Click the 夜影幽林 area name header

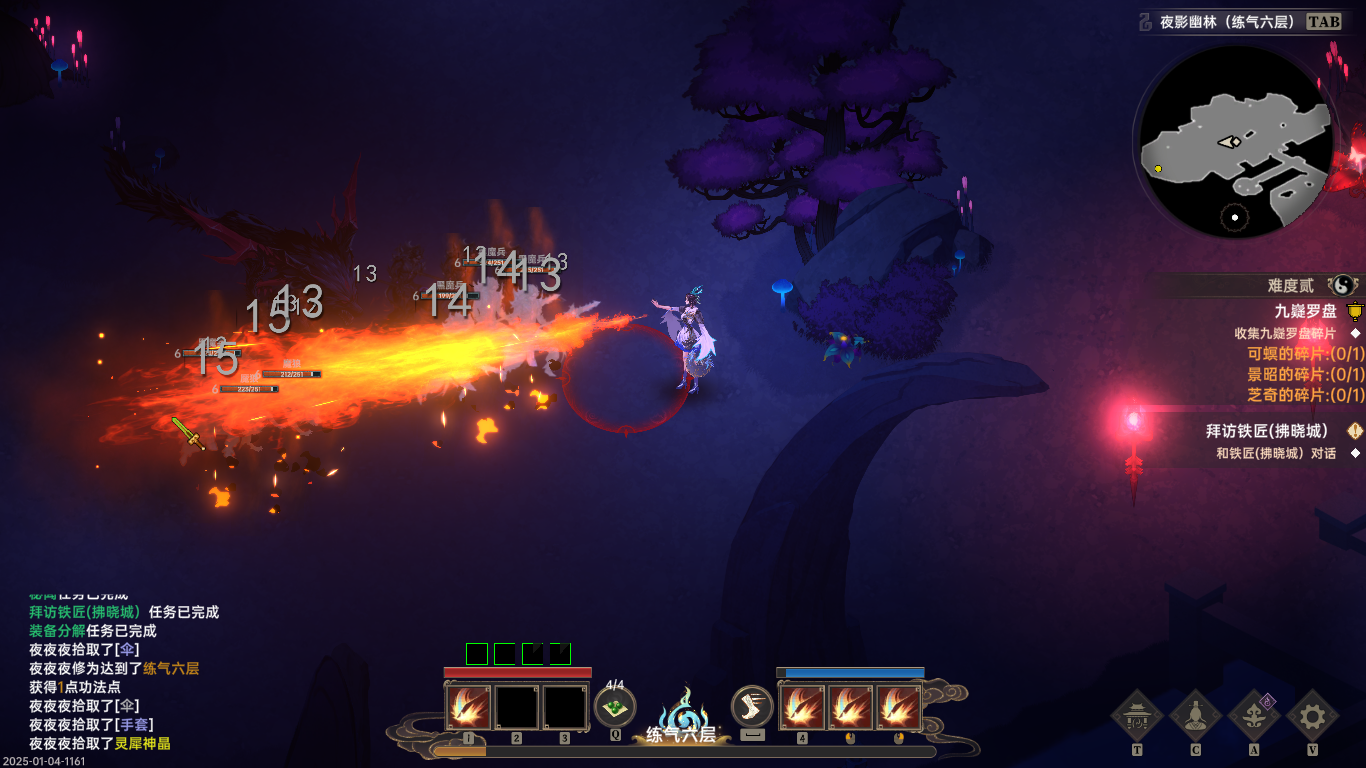pos(1228,22)
